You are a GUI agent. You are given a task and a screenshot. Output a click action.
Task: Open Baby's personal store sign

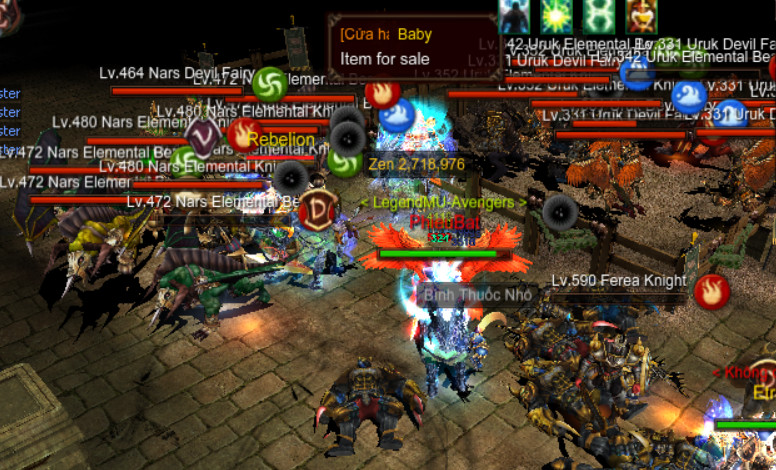[x=413, y=46]
